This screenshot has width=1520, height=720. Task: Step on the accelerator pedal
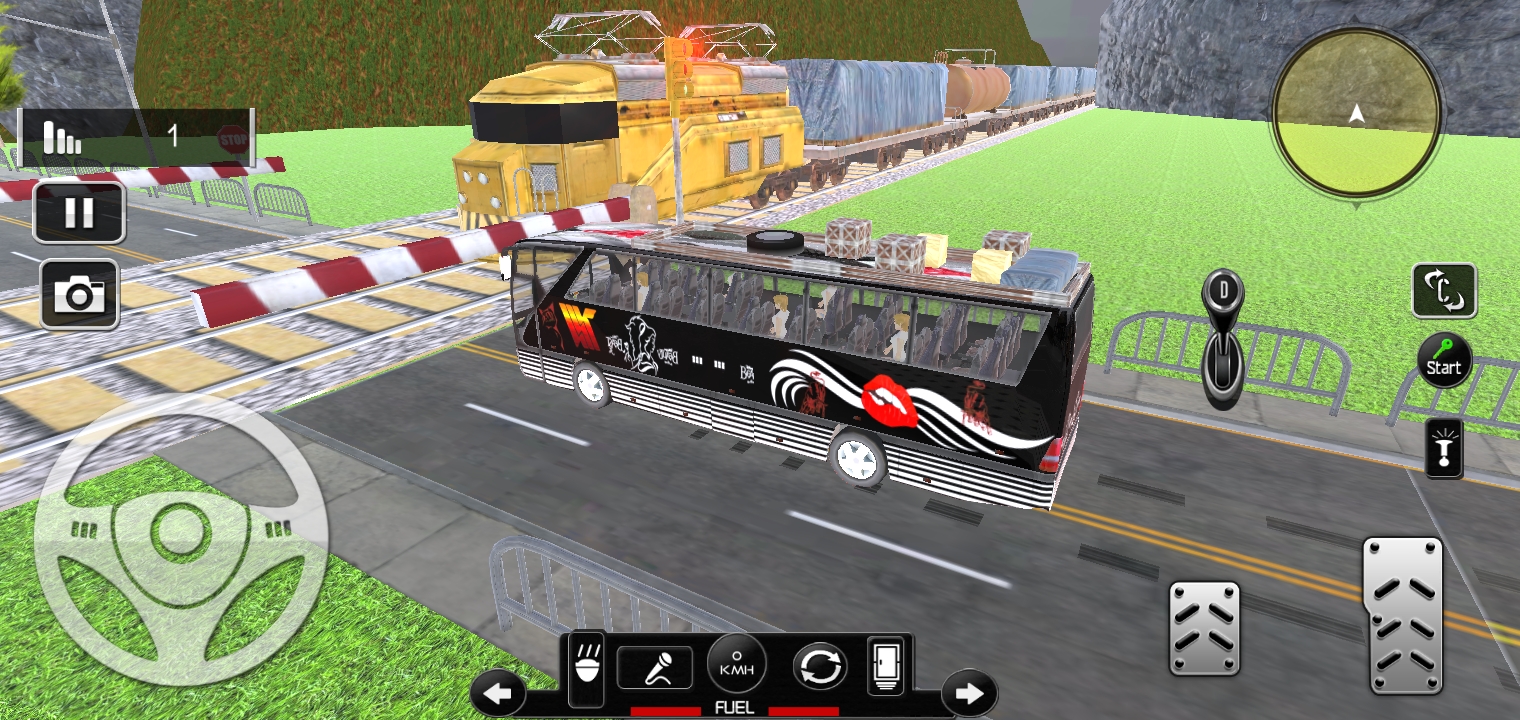1404,615
